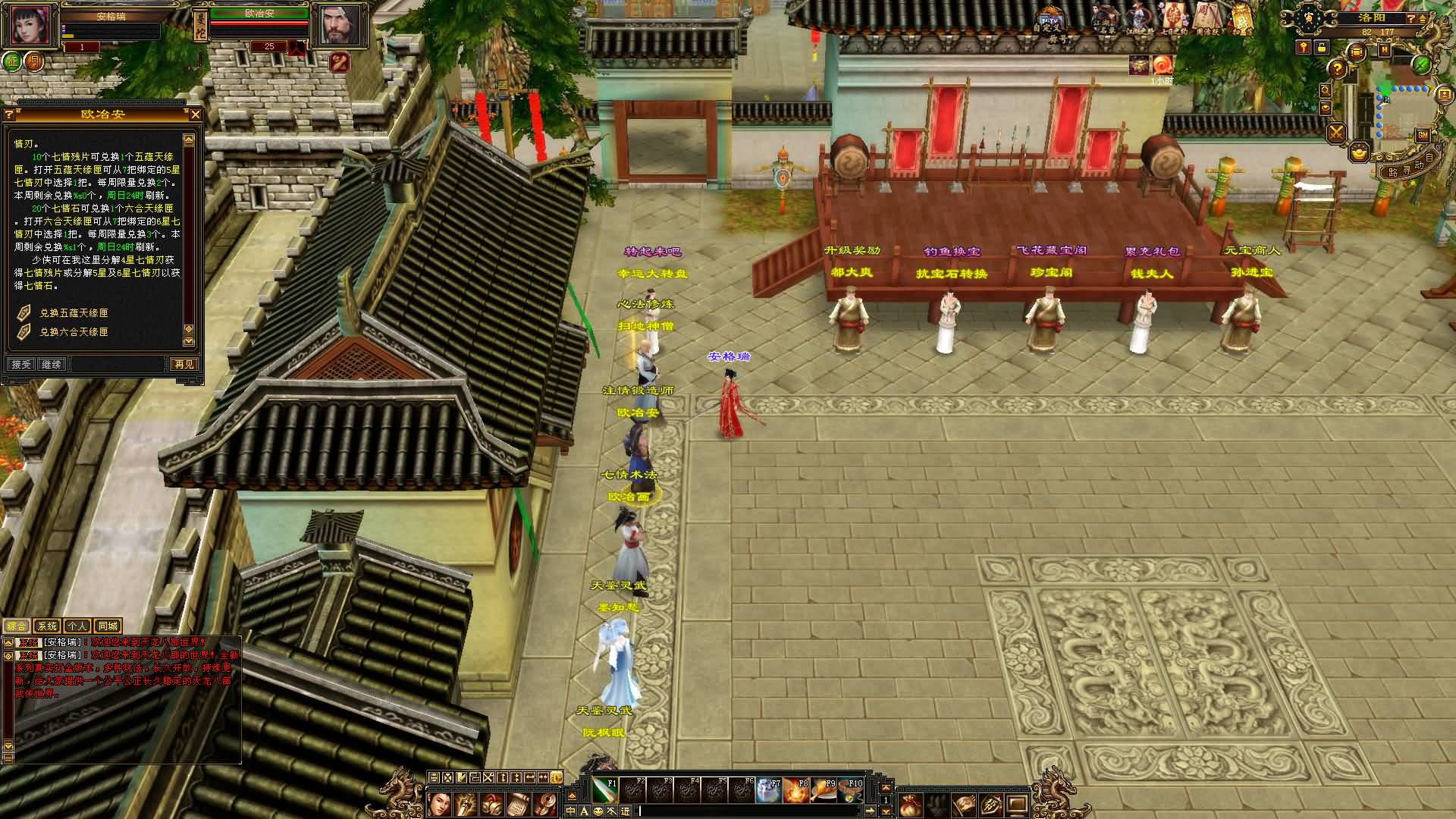Switch to the 个人 chat tab

(77, 626)
